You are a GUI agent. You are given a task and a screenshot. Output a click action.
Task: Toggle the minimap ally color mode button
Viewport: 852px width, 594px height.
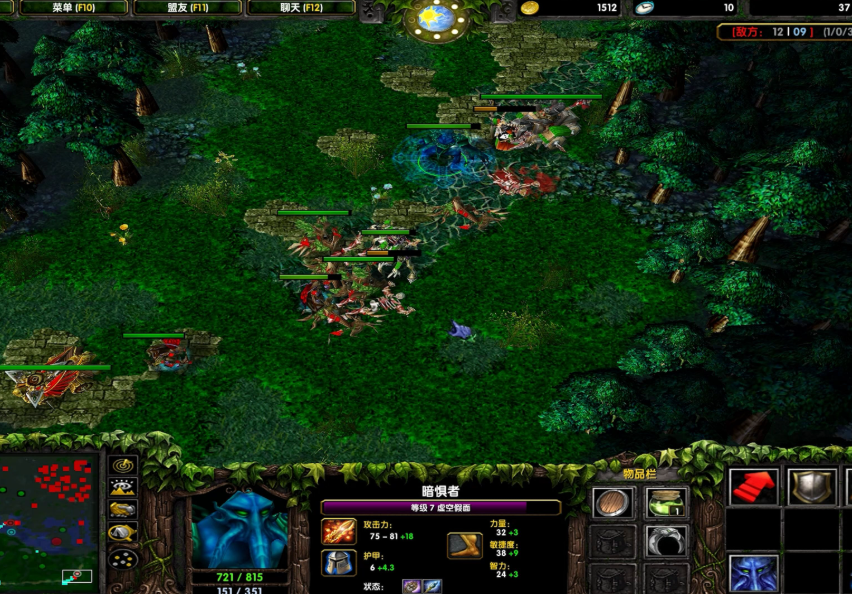[123, 510]
